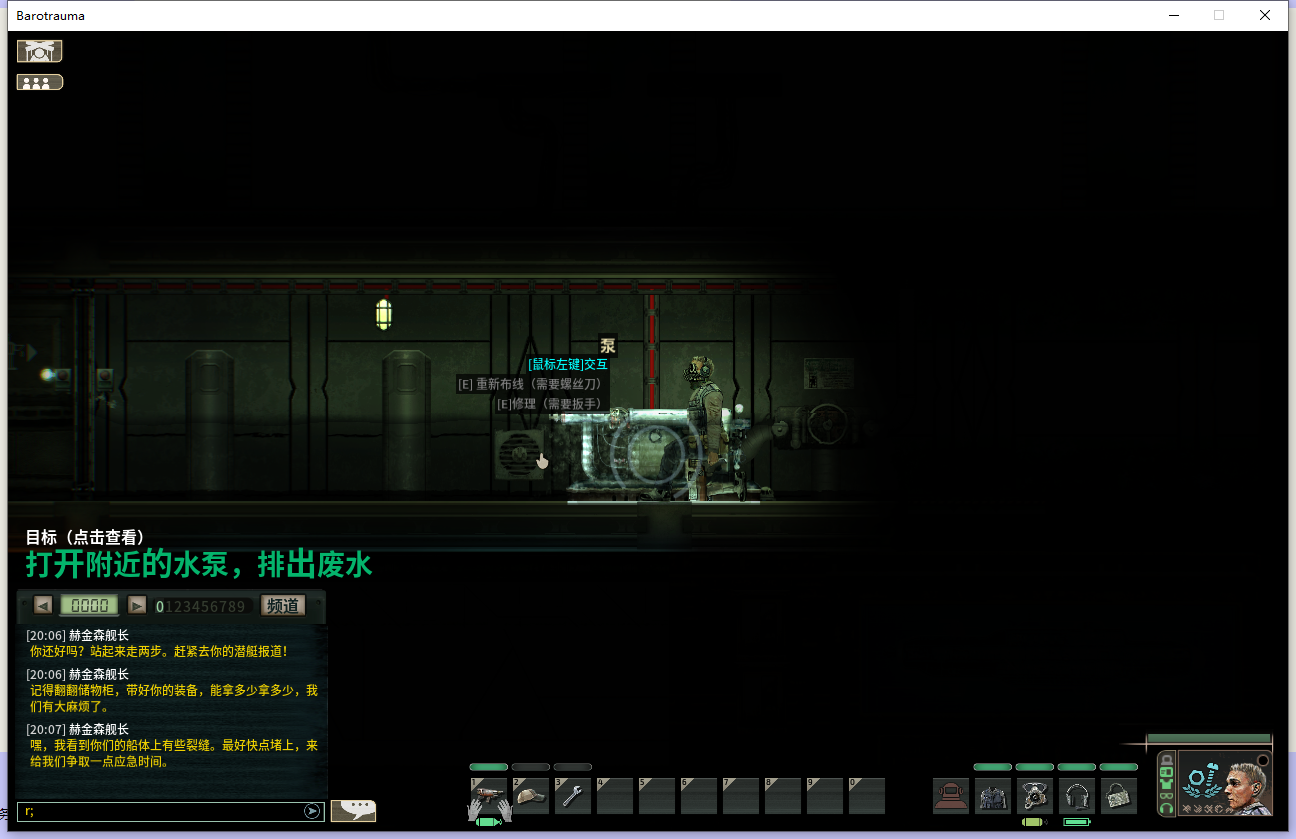Open the character portrait panel
This screenshot has width=1296, height=839.
point(1225,783)
